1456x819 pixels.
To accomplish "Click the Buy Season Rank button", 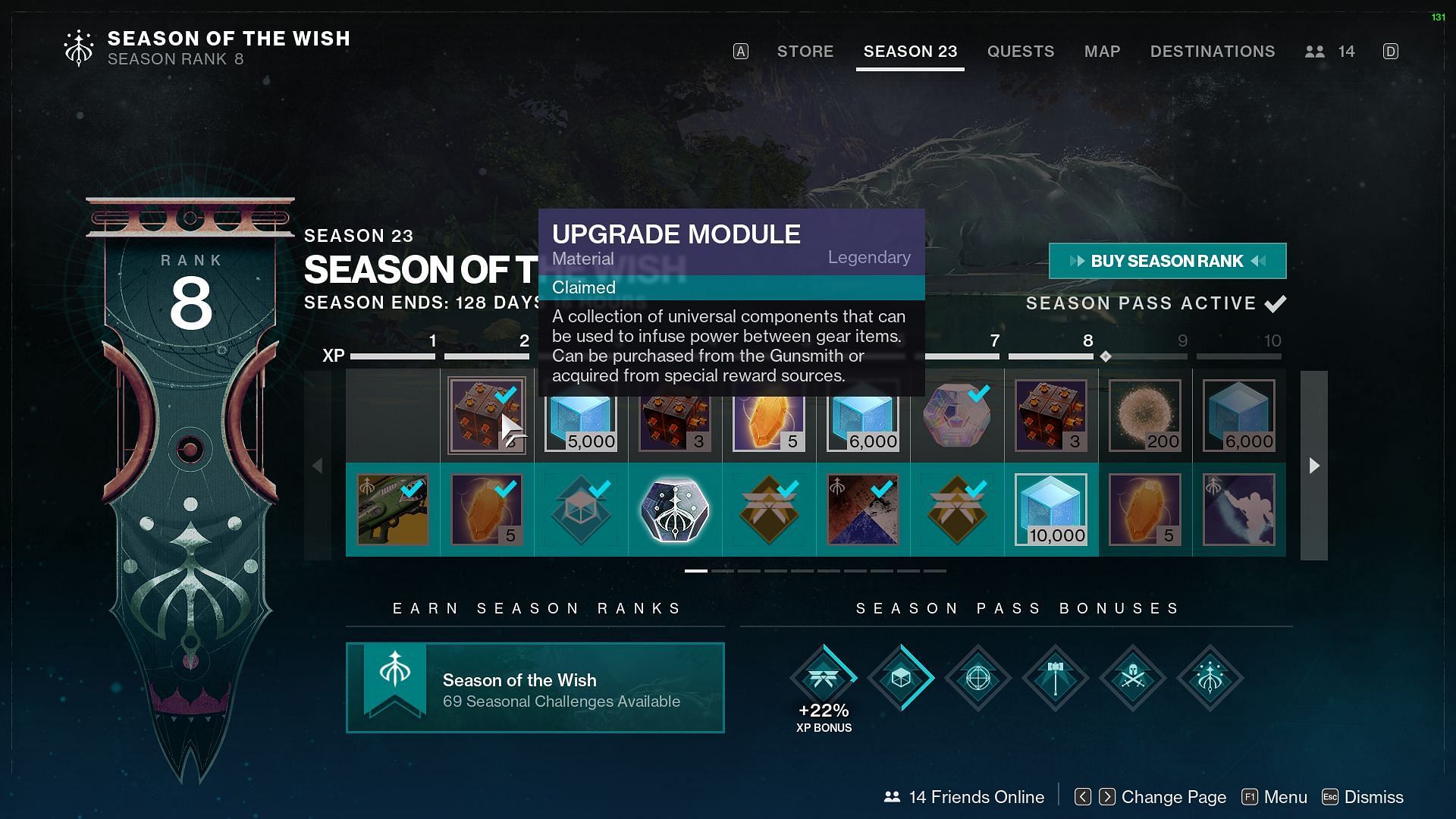I will [x=1167, y=261].
